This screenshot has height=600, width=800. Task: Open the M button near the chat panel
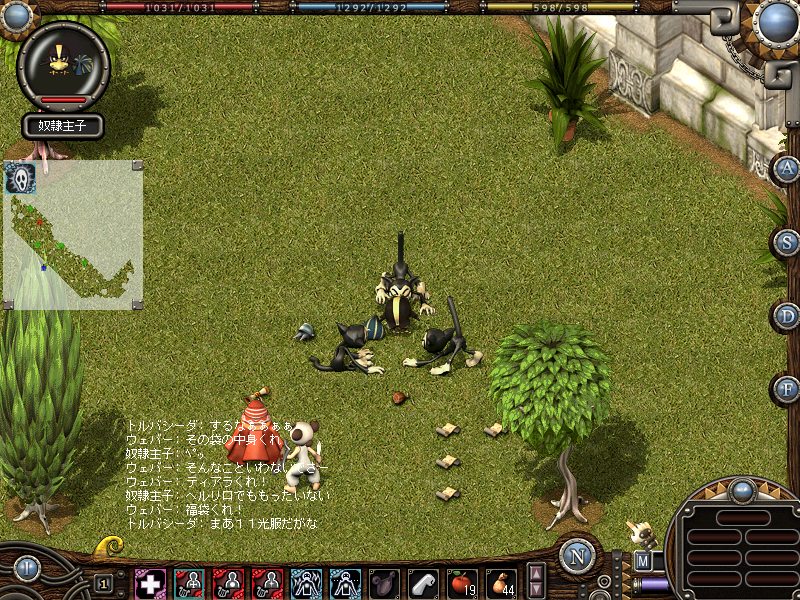pyautogui.click(x=642, y=562)
